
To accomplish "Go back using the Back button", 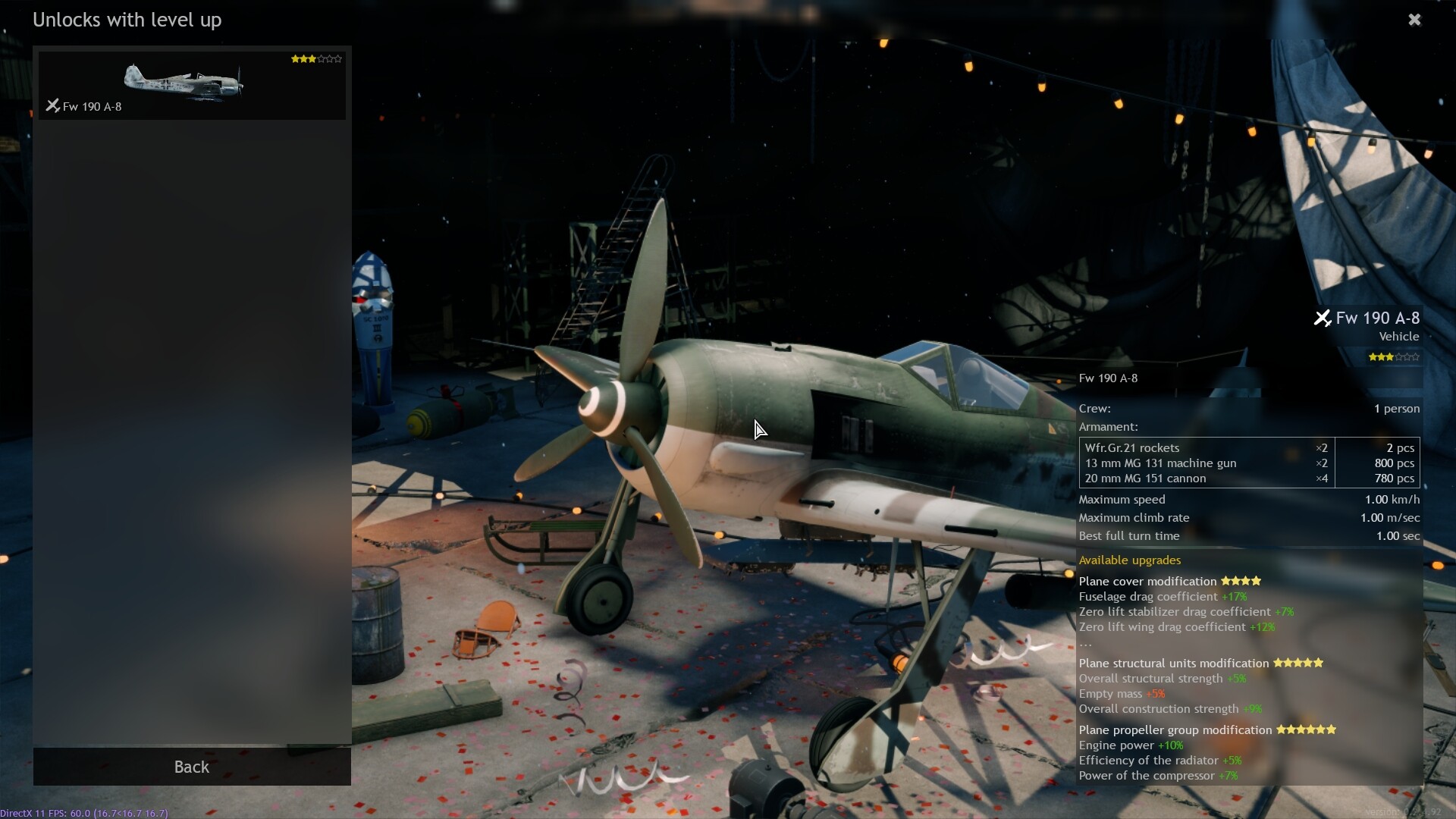I will click(192, 767).
